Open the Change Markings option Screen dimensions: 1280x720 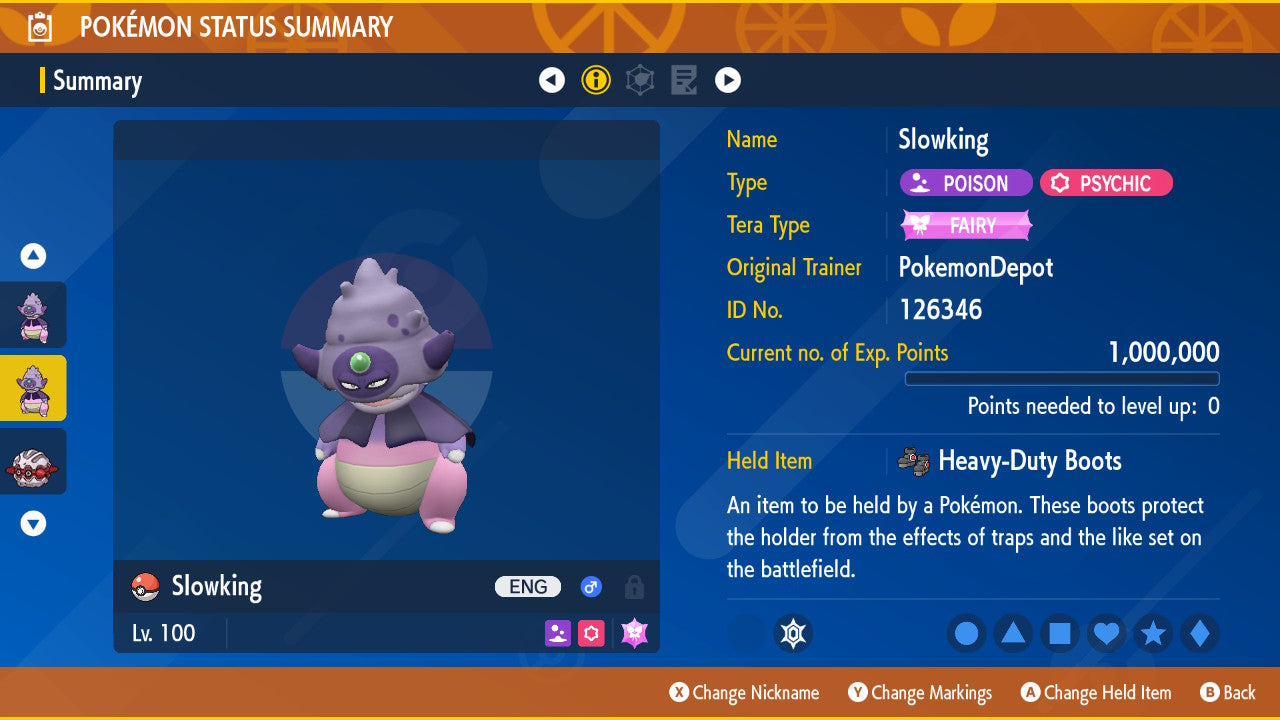(x=921, y=693)
